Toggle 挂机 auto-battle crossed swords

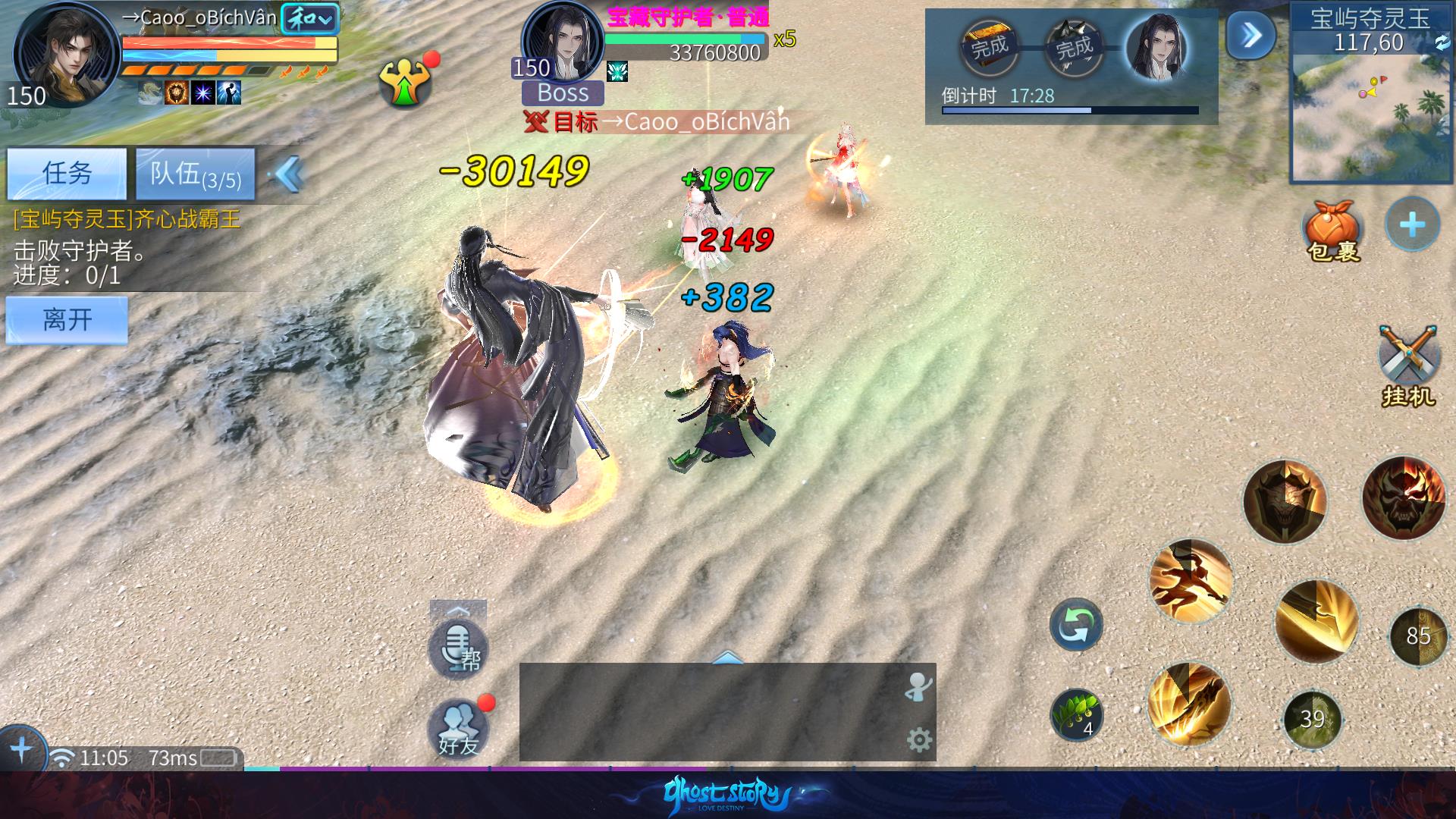(x=1407, y=366)
